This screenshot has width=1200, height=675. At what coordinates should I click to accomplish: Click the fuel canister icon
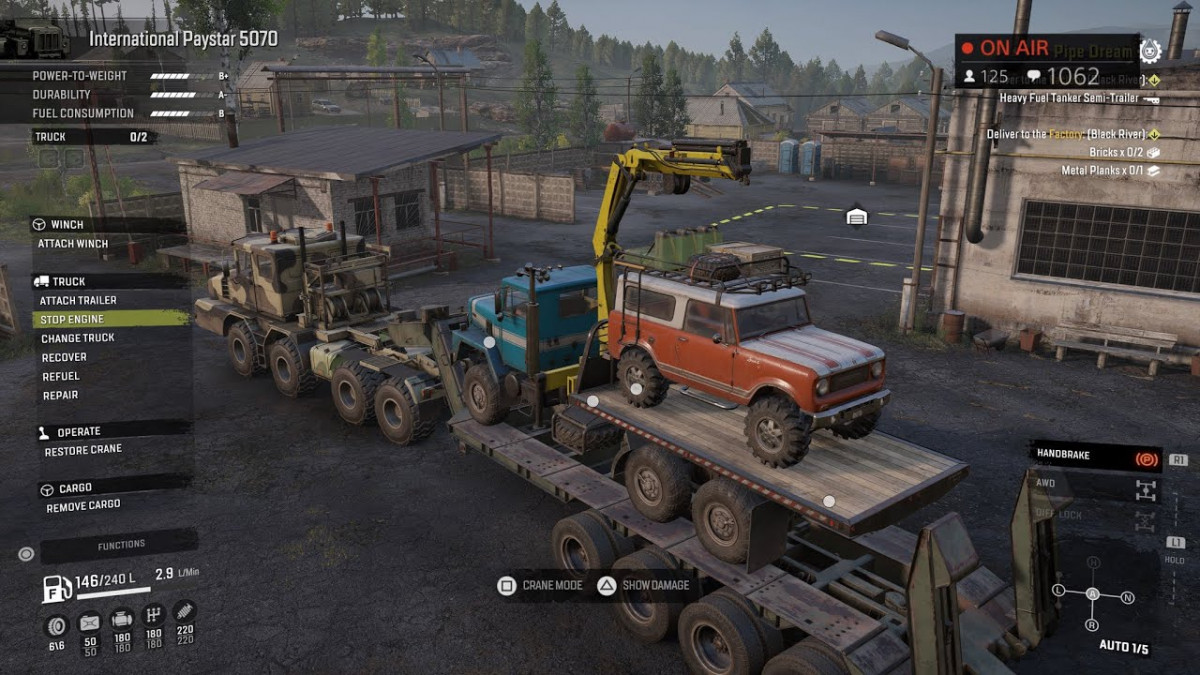click(56, 588)
